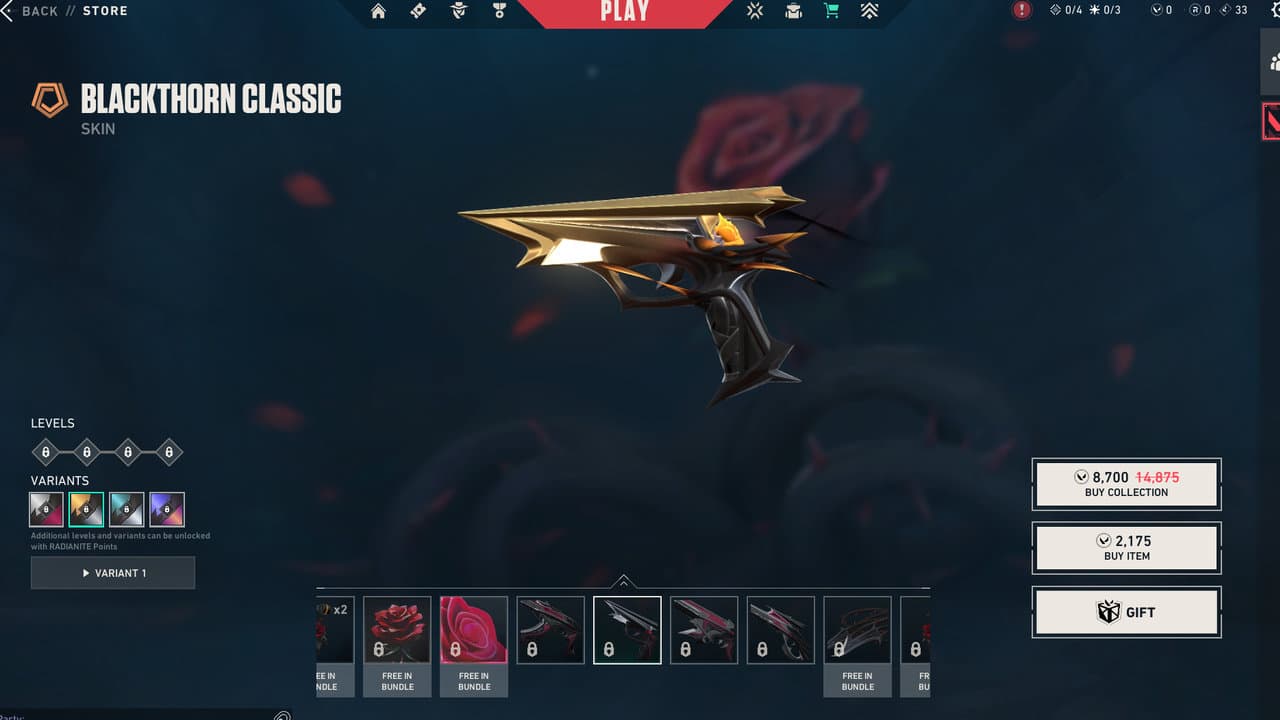1280x720 pixels.
Task: Open the Home tab icon
Action: click(x=378, y=11)
